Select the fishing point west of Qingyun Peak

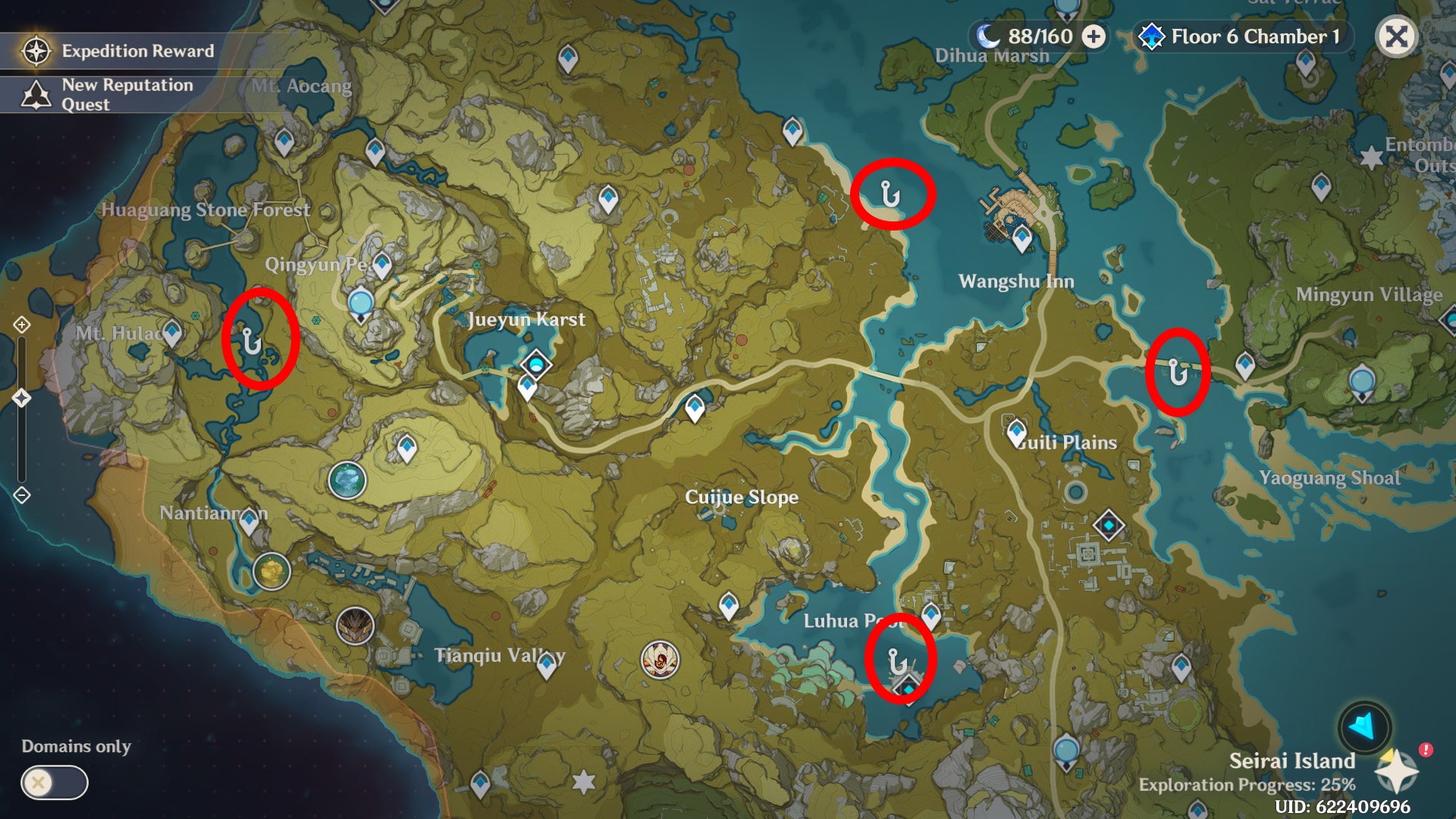(x=252, y=343)
